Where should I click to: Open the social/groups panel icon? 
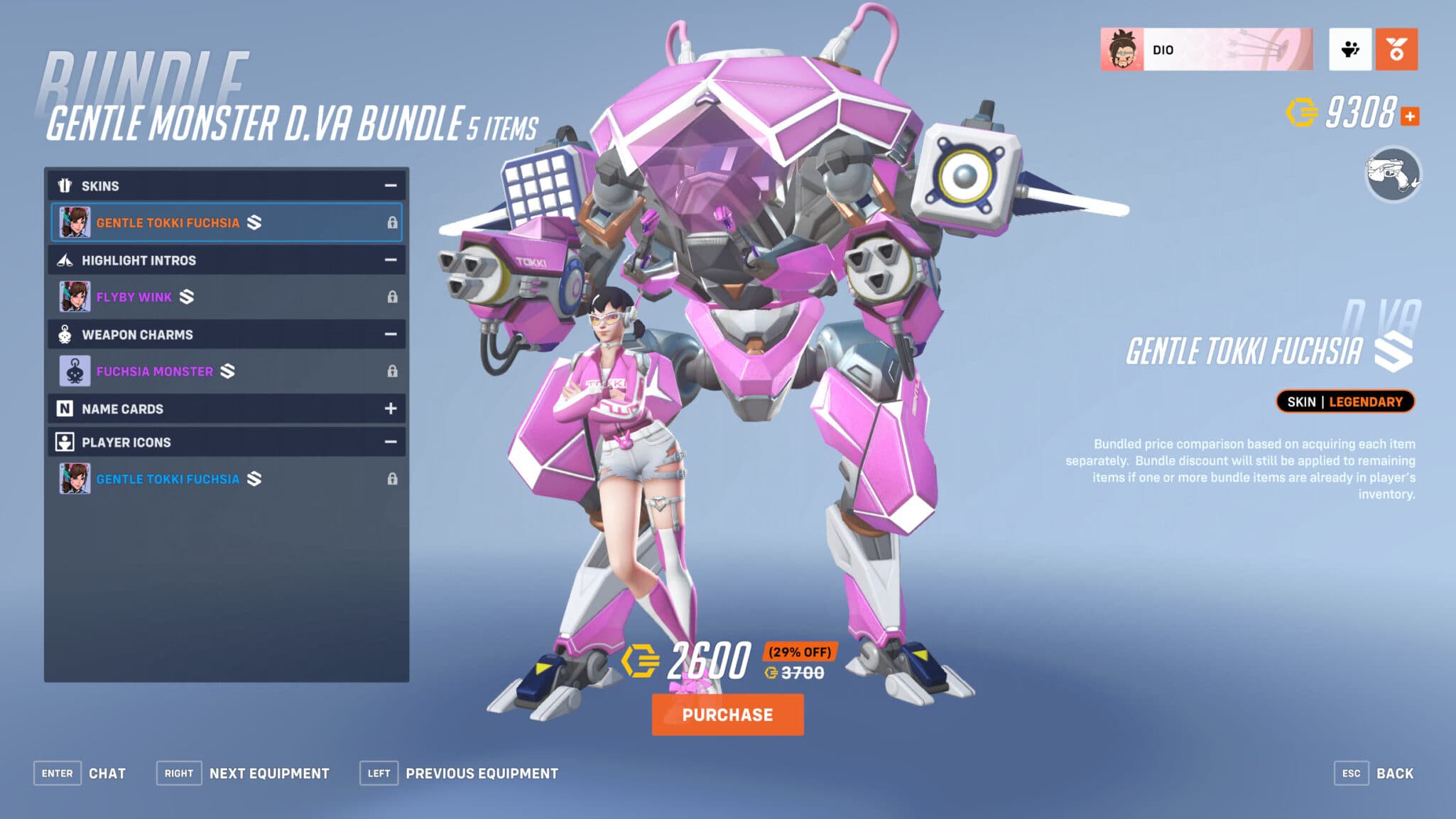point(1352,50)
